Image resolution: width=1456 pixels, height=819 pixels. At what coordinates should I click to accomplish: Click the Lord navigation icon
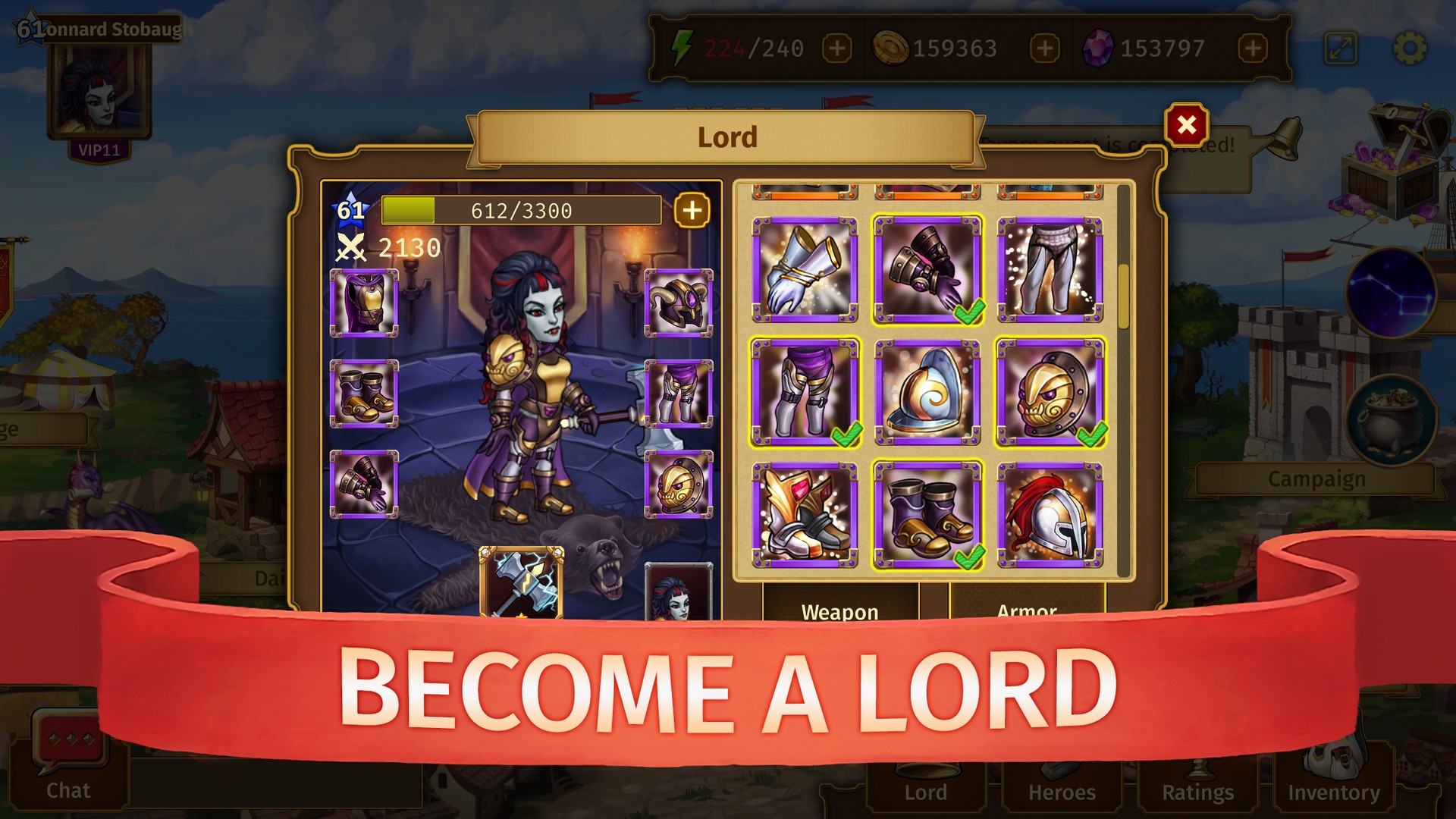[925, 789]
